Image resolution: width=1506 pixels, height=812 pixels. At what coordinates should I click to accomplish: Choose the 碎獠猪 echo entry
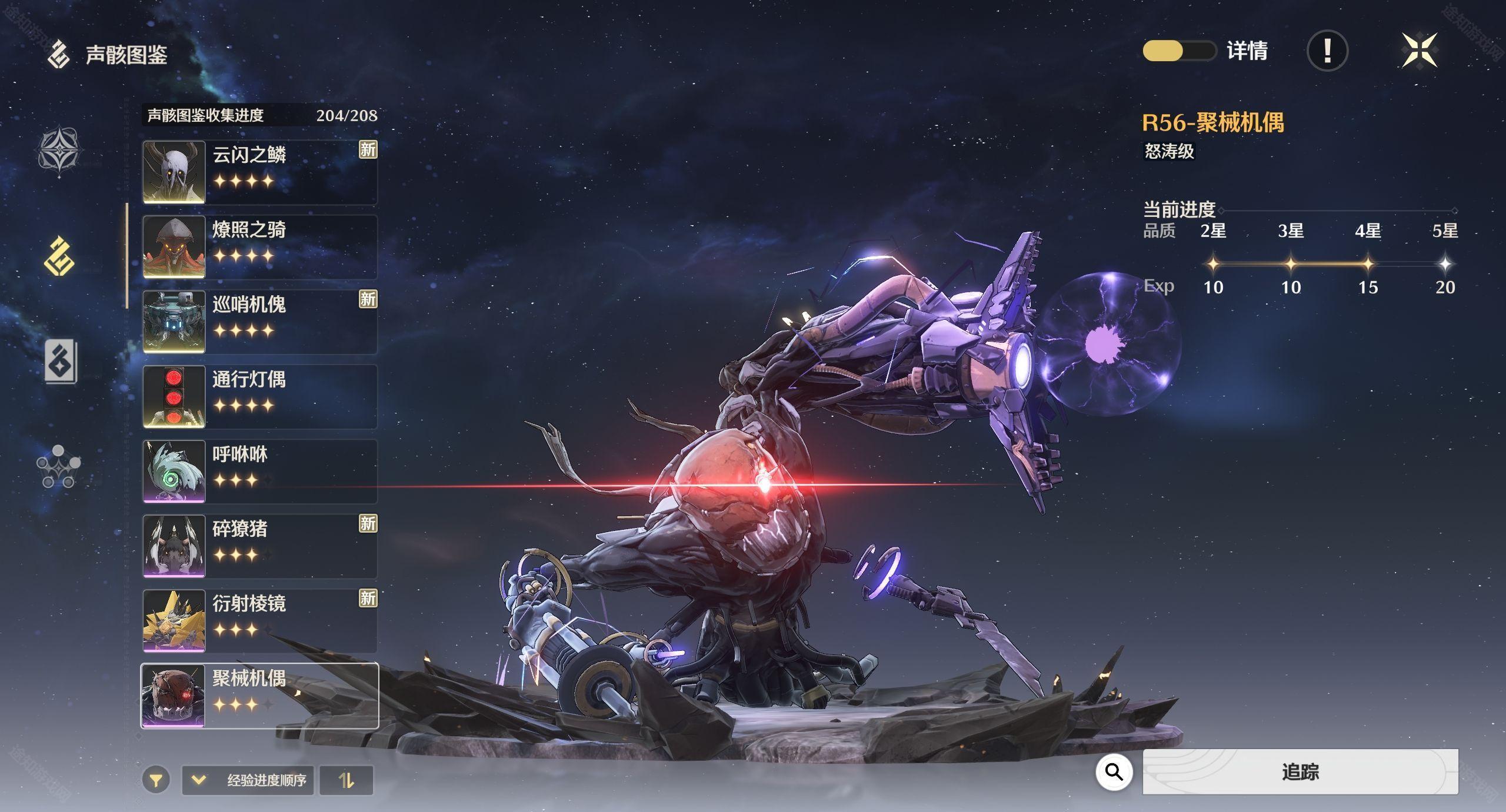pos(259,546)
